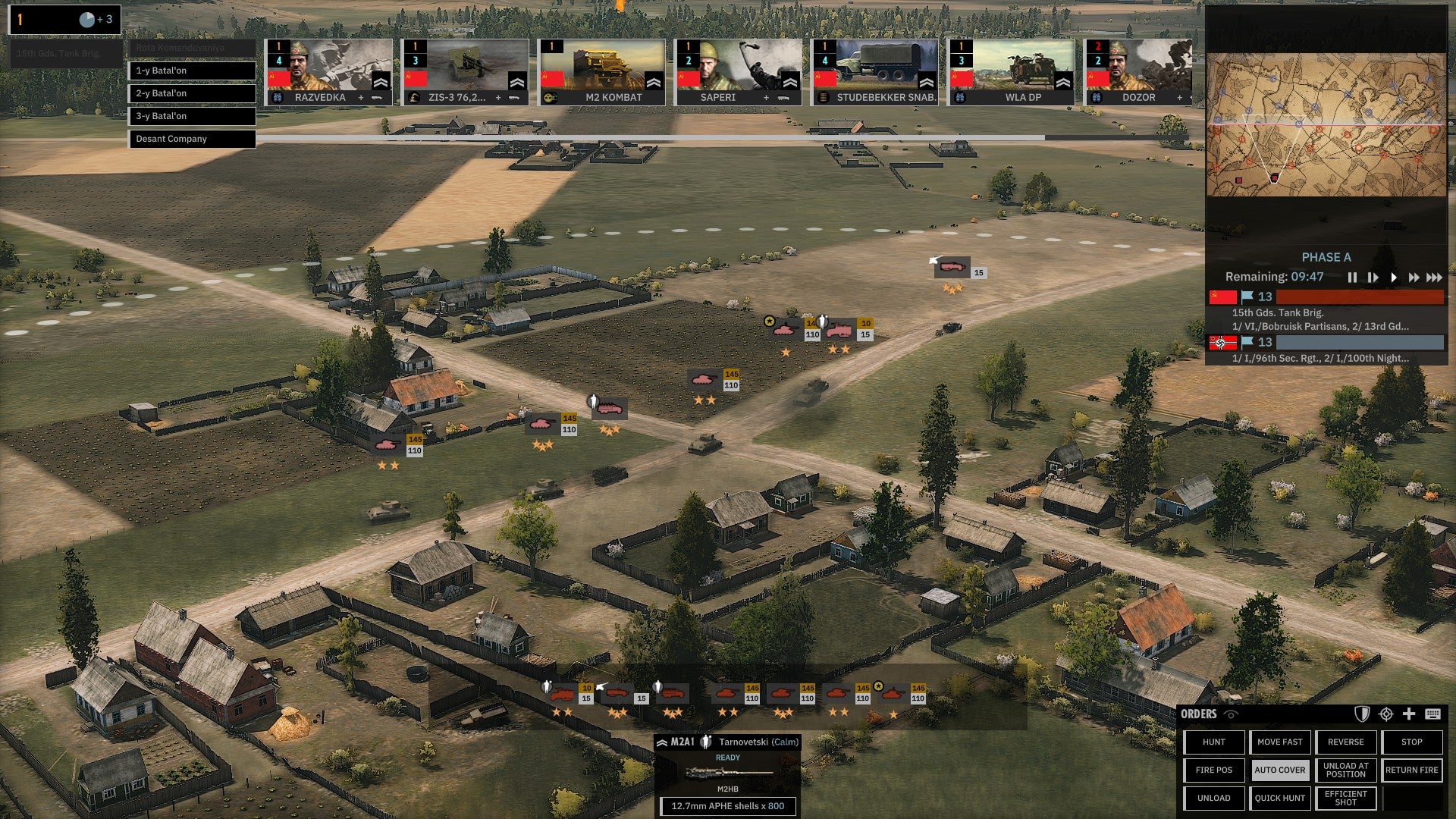Pick the M2 KOMBAT deployment card
1456x819 pixels.
pyautogui.click(x=601, y=72)
